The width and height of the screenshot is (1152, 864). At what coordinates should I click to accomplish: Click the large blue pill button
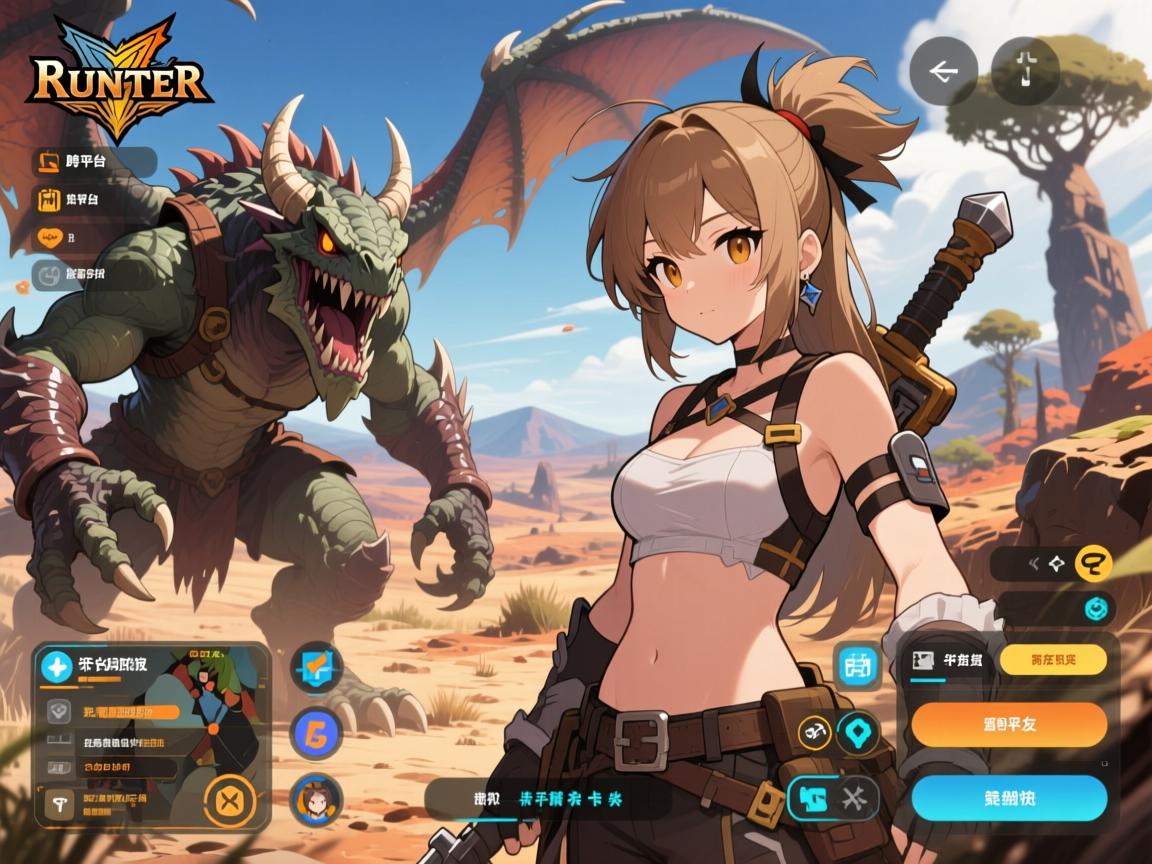pyautogui.click(x=1008, y=797)
